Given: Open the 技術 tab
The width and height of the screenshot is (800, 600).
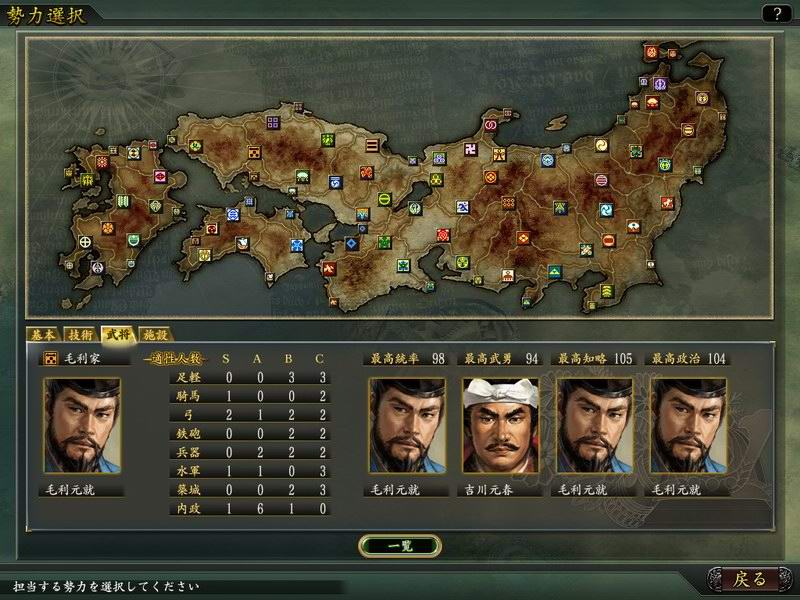Looking at the screenshot, I should (81, 335).
